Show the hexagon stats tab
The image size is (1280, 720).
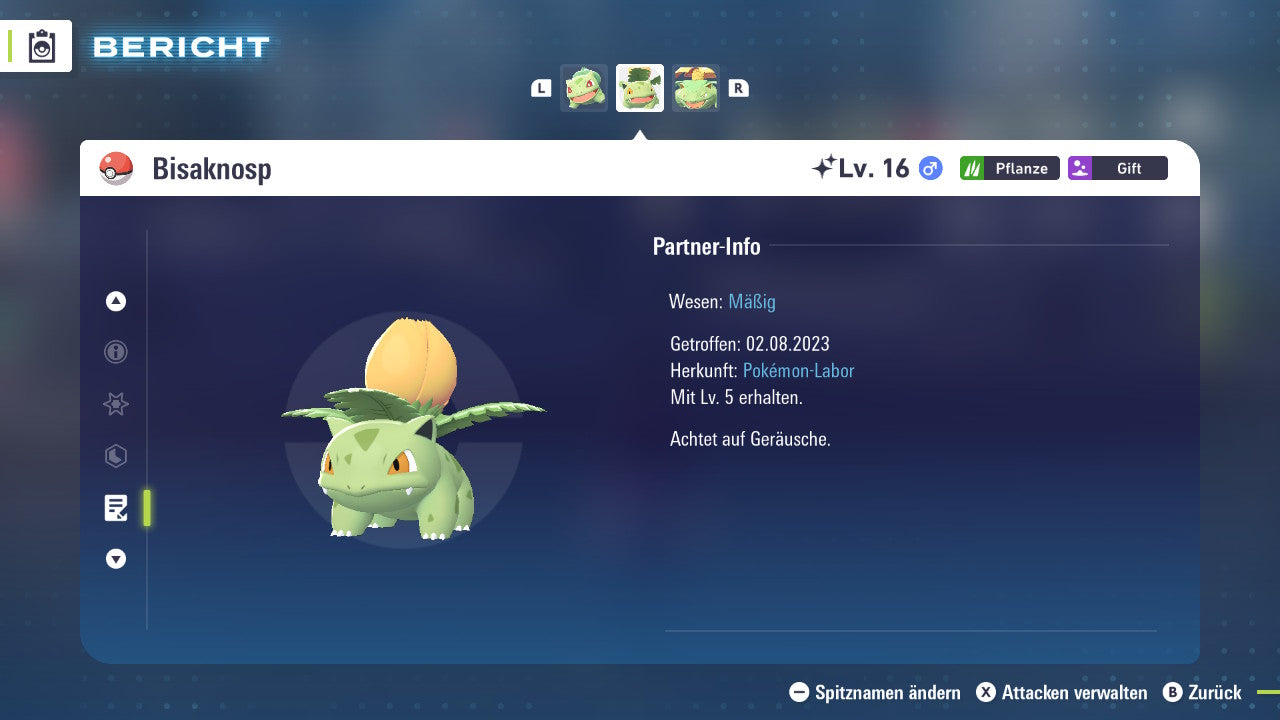[x=116, y=456]
